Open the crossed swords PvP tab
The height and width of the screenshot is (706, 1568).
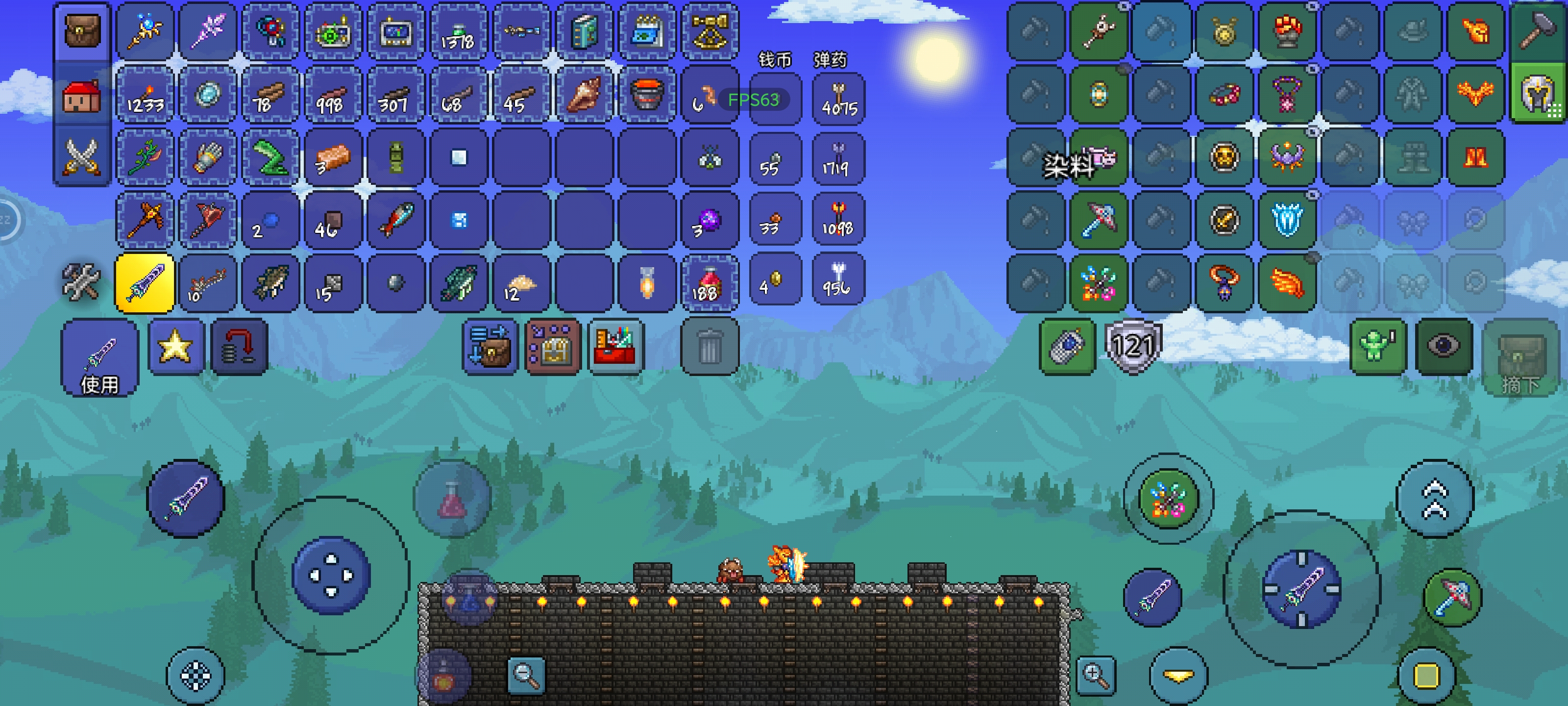click(81, 156)
